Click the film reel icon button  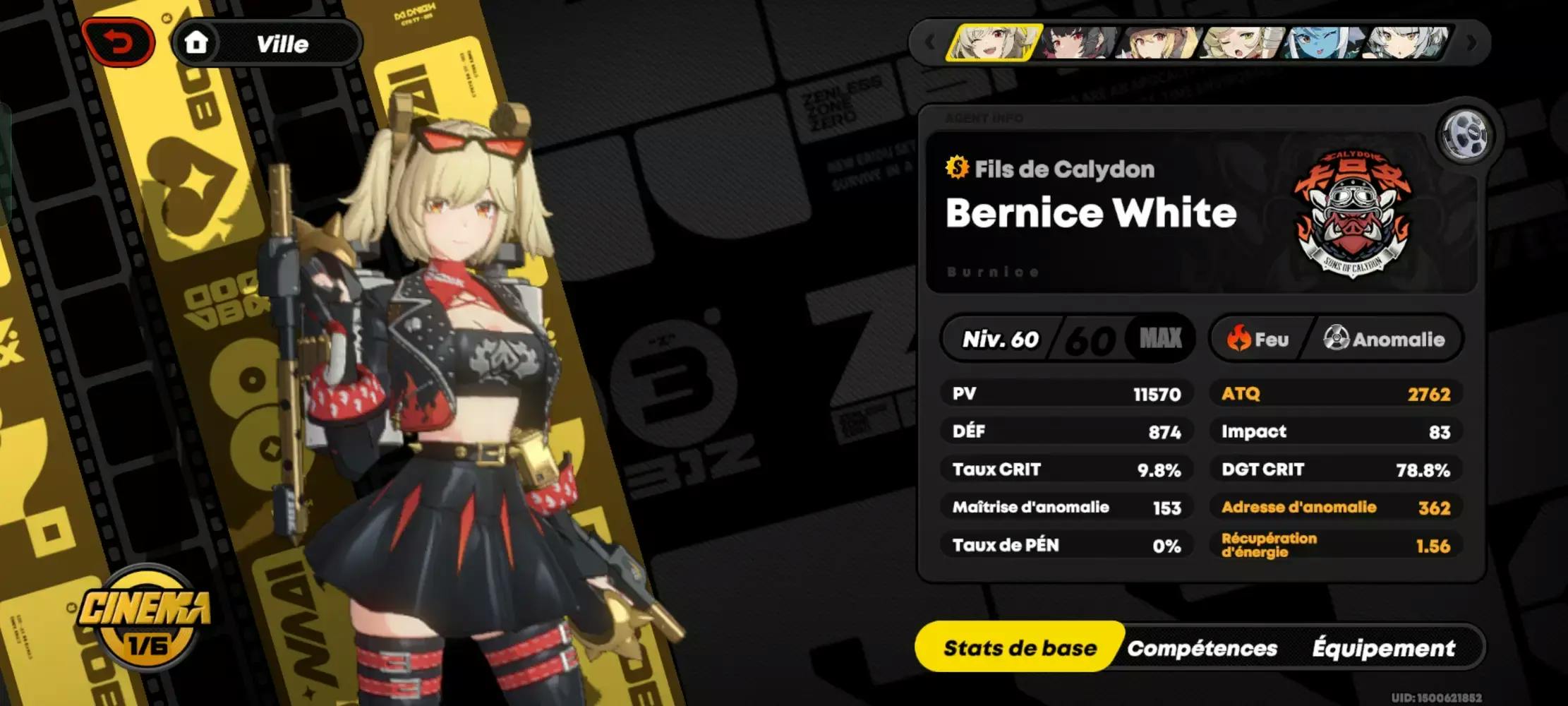coord(1466,134)
